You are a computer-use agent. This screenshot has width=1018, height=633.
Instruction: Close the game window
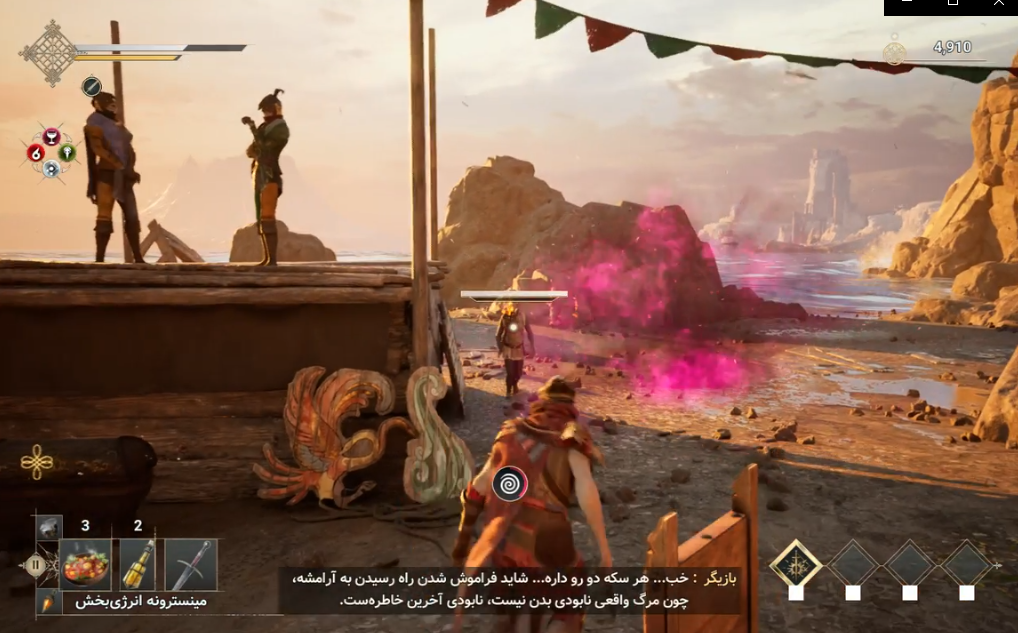click(998, 5)
